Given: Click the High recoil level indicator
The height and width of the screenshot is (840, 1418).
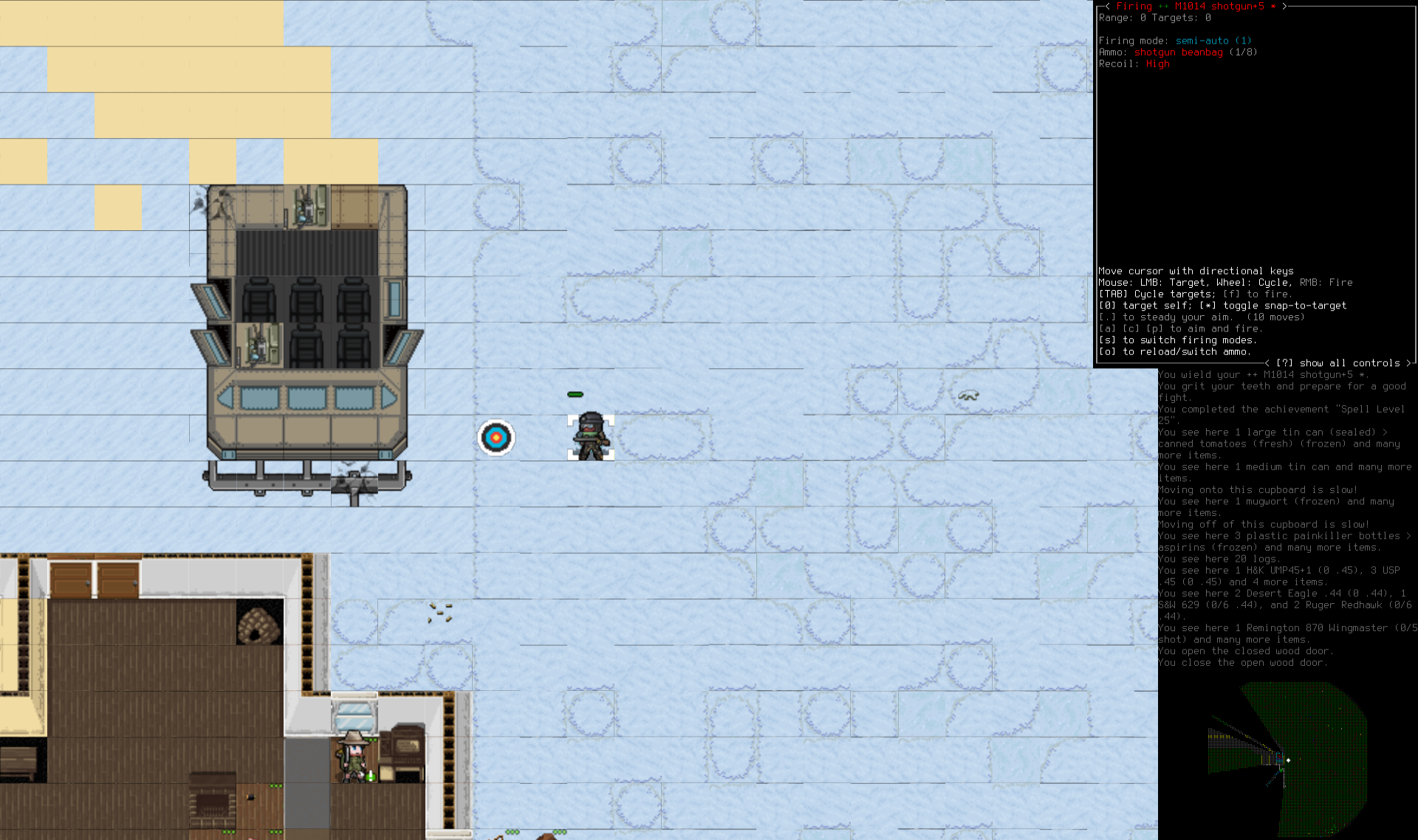Looking at the screenshot, I should click(1158, 64).
